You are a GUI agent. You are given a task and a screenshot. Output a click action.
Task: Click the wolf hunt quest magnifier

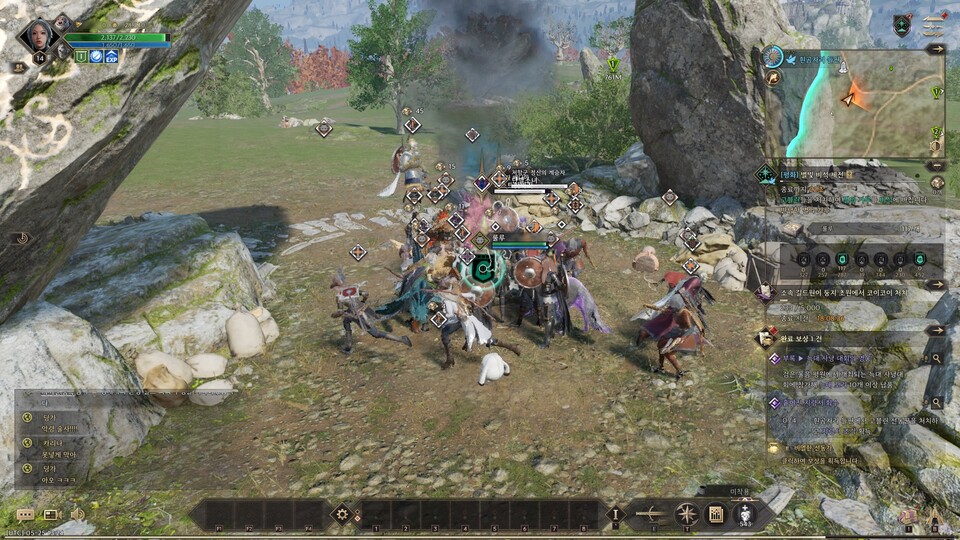click(x=936, y=357)
